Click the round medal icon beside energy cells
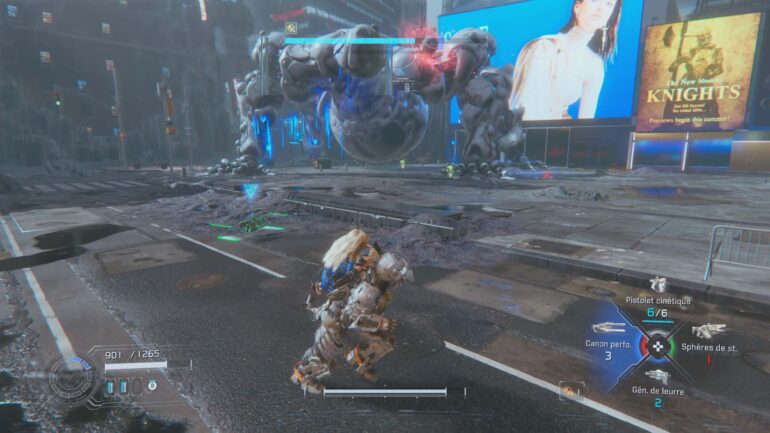 tap(152, 385)
